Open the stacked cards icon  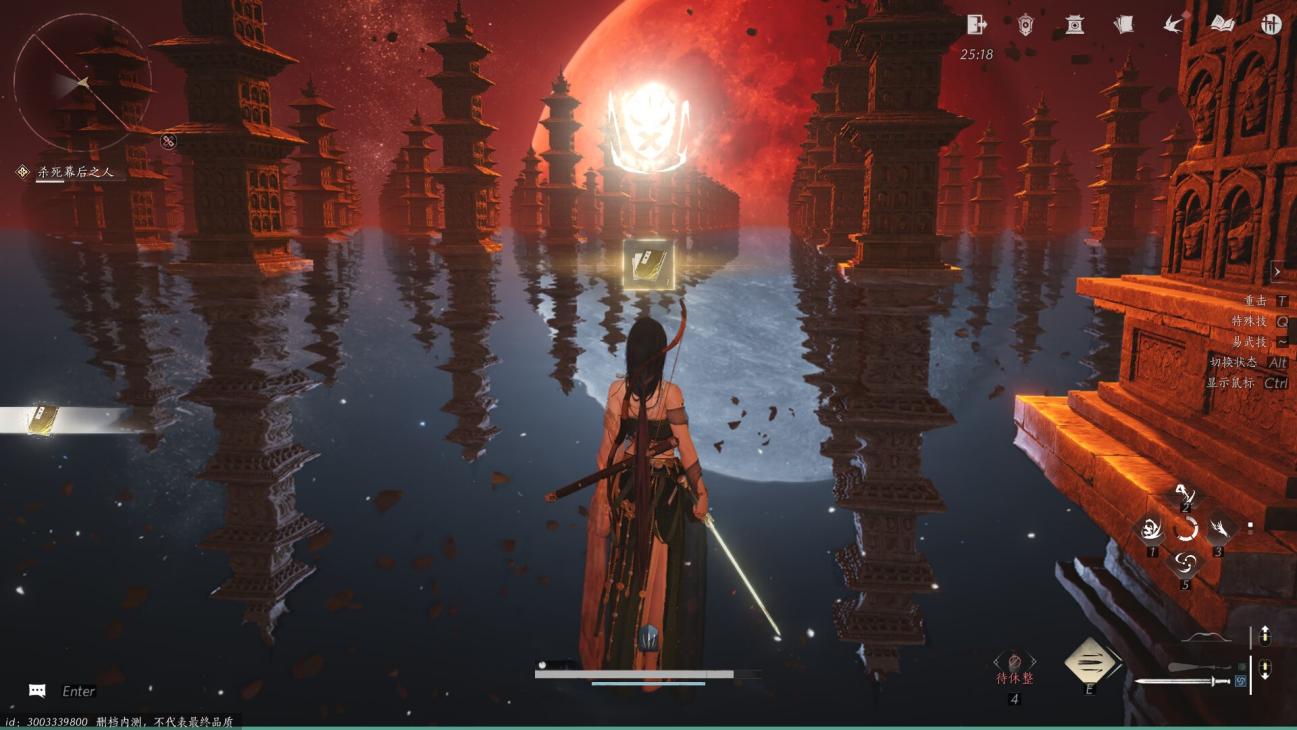tap(1123, 25)
